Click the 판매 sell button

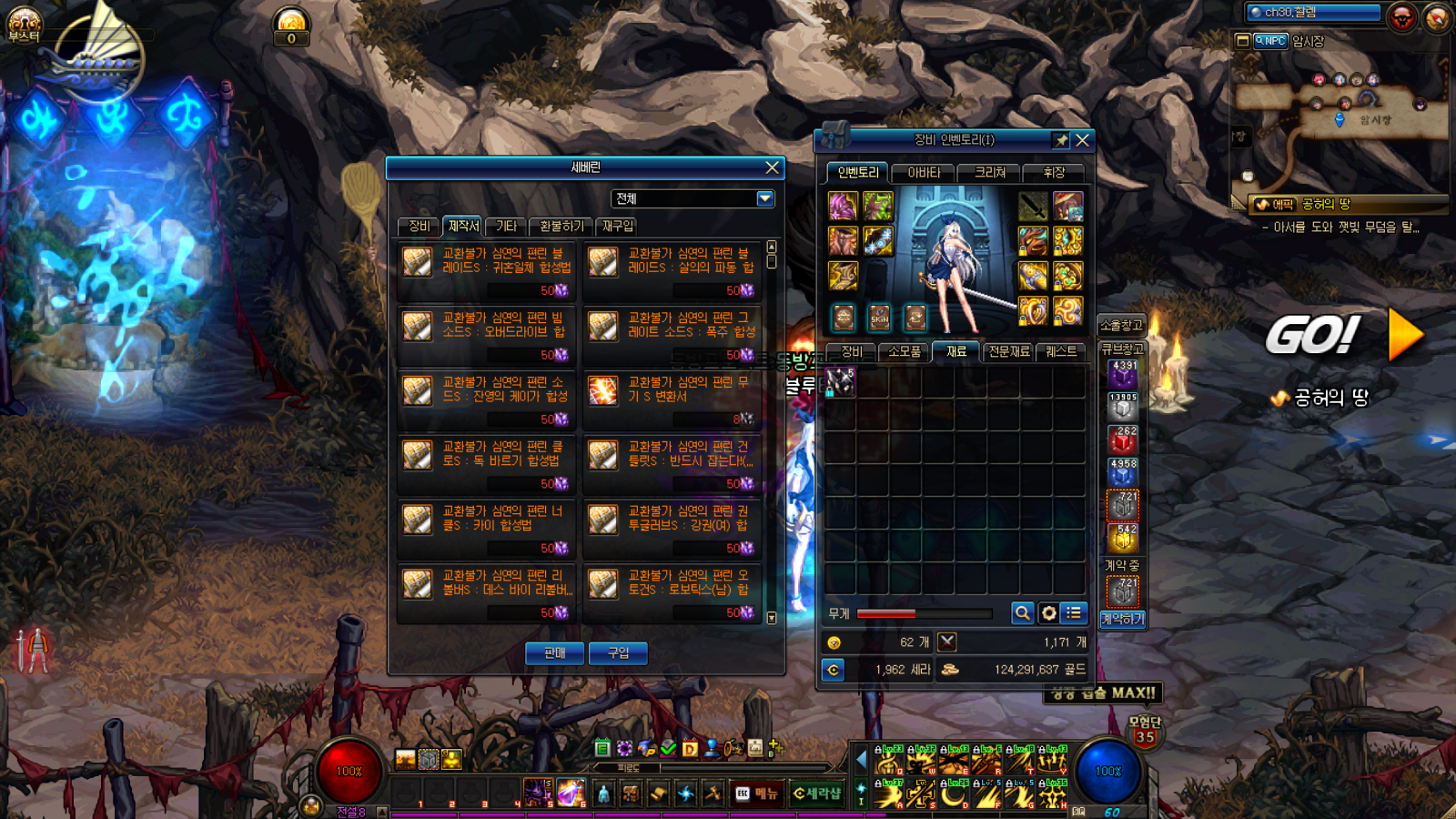coord(554,652)
